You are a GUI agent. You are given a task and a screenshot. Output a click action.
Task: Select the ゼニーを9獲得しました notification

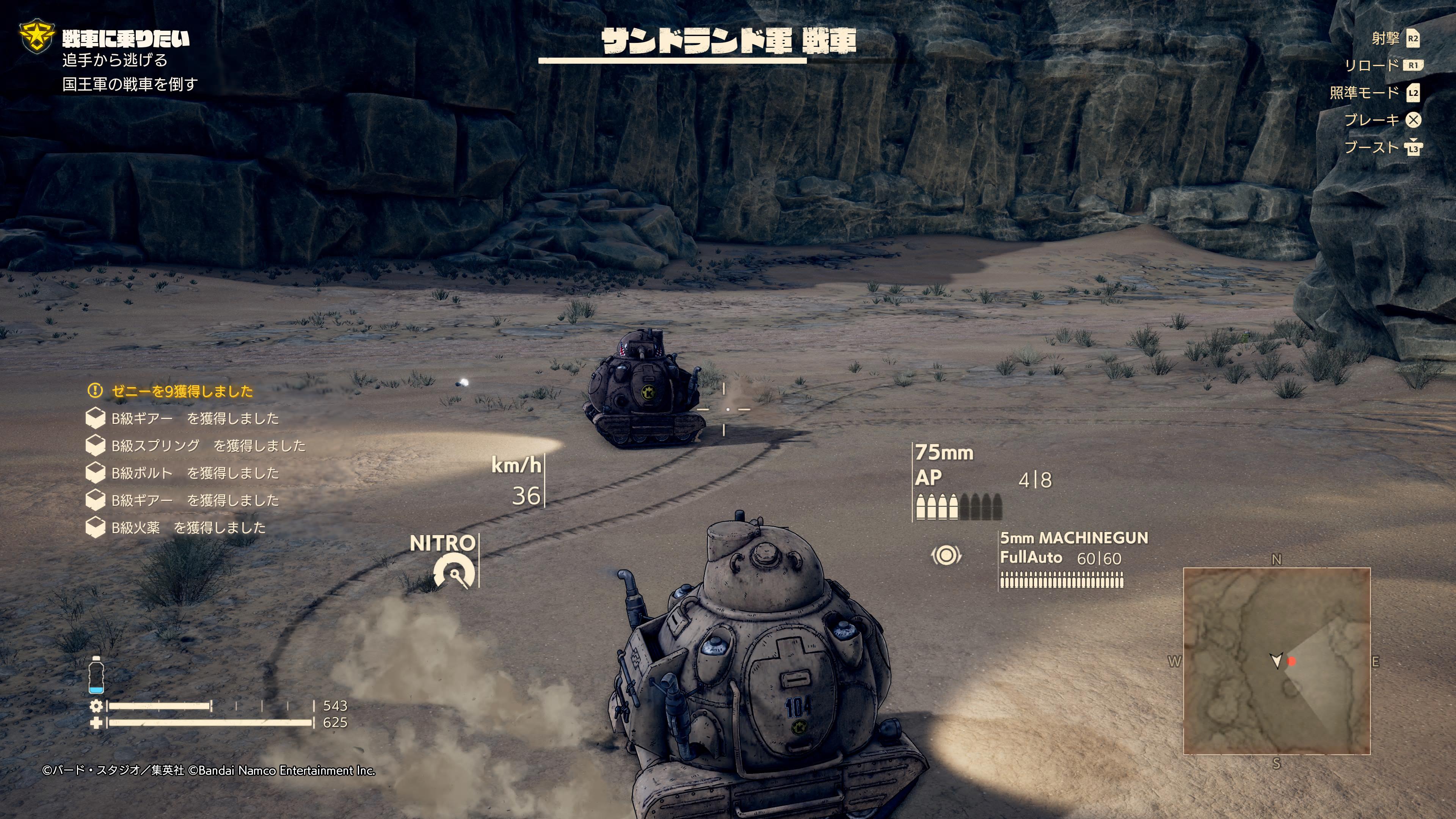click(182, 391)
